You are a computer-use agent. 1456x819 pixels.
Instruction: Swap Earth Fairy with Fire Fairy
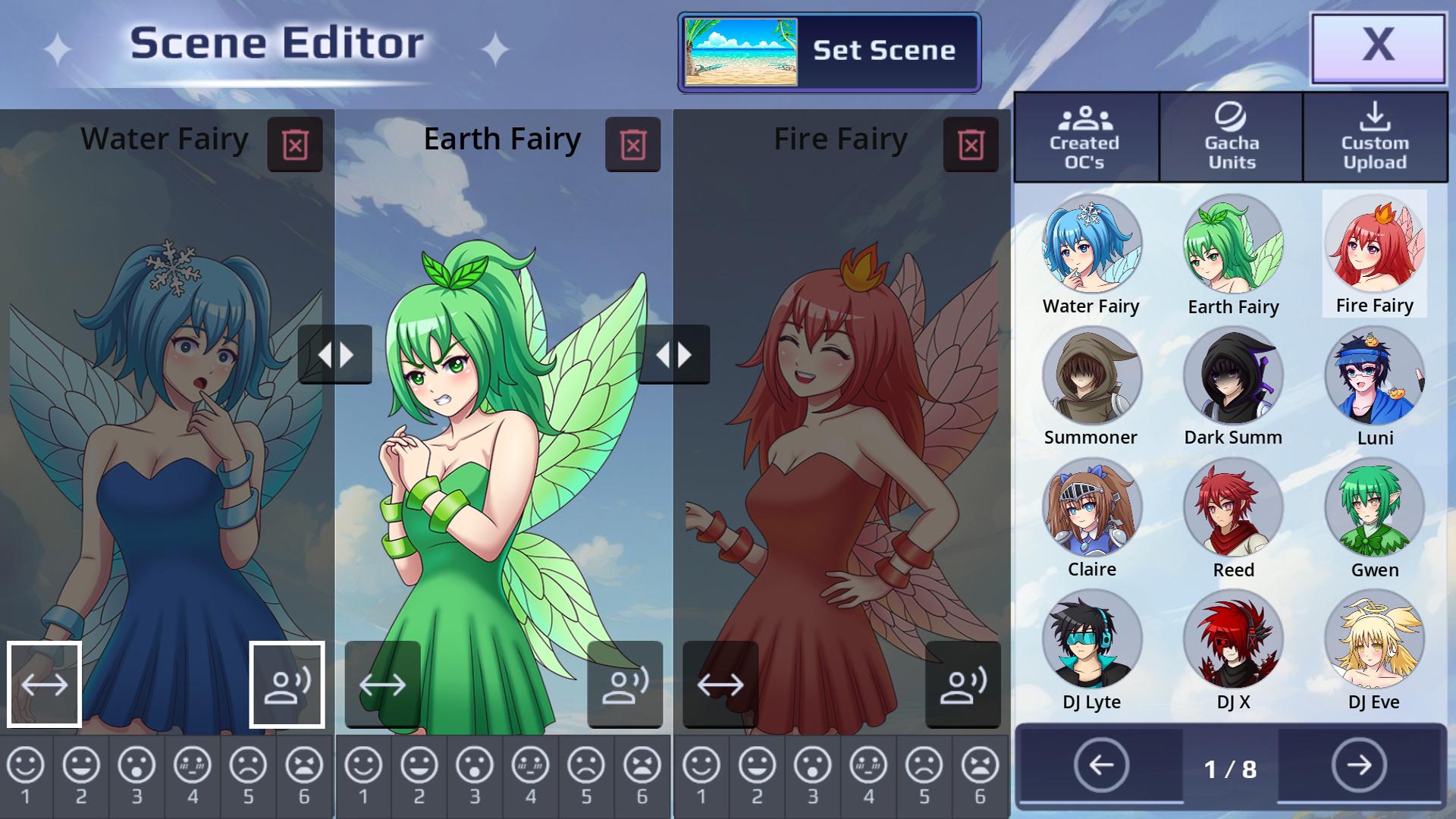(673, 353)
